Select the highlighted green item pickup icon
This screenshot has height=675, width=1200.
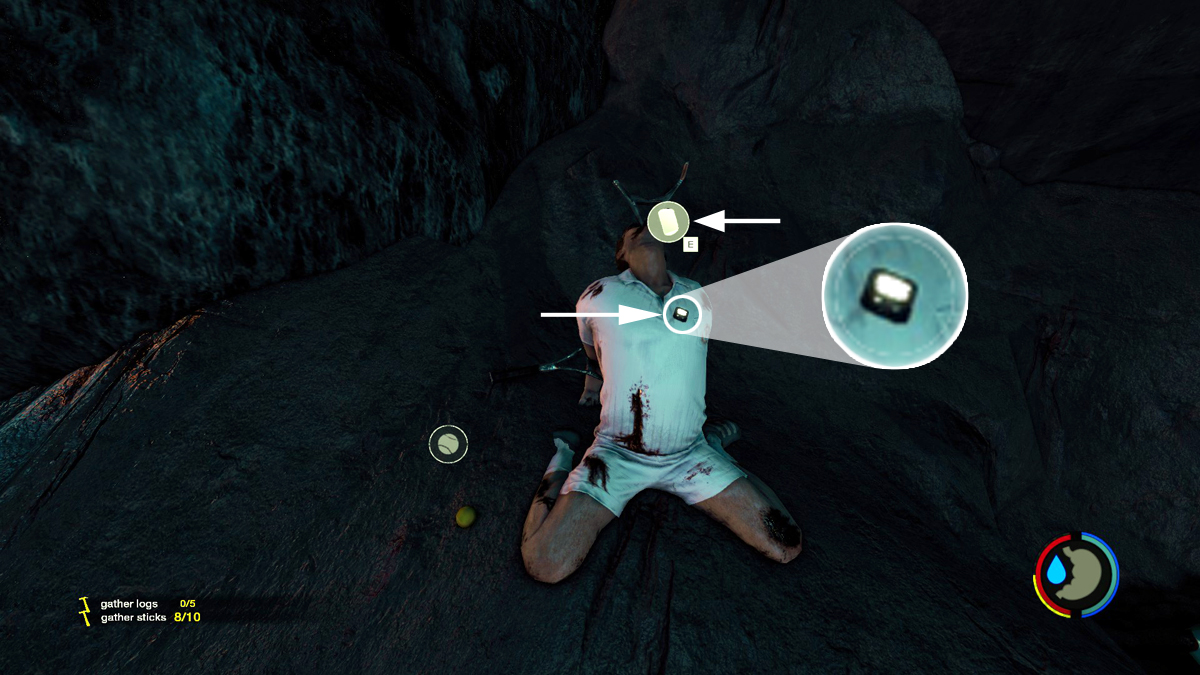(667, 221)
